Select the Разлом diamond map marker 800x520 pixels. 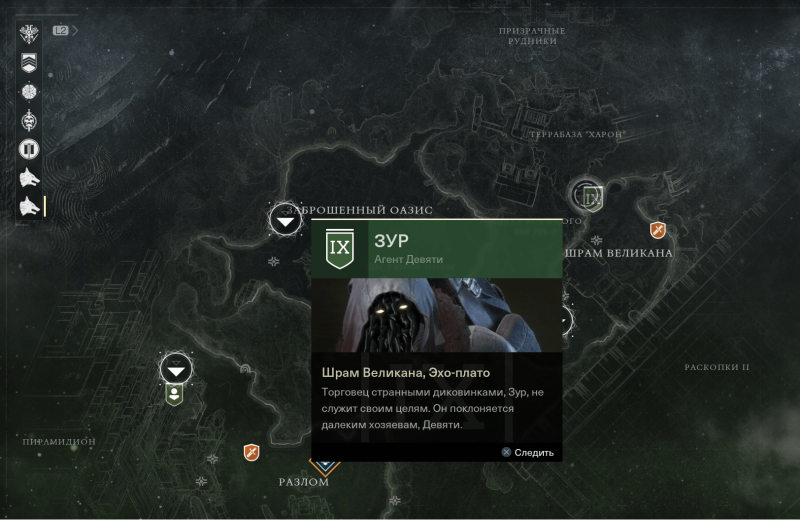pos(322,464)
